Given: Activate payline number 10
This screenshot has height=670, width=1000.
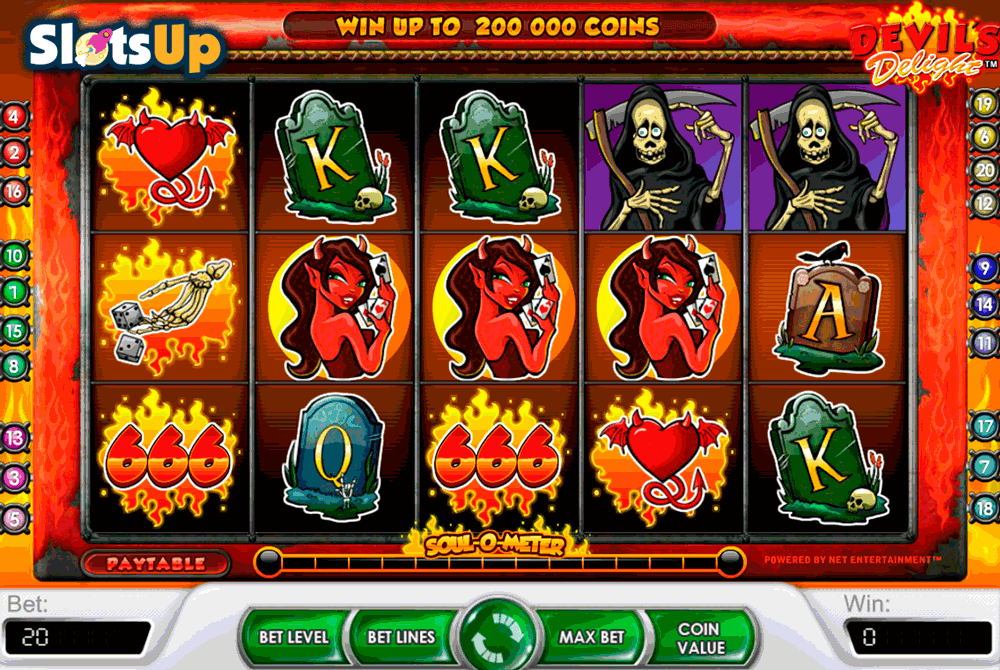Looking at the screenshot, I should coord(14,255).
